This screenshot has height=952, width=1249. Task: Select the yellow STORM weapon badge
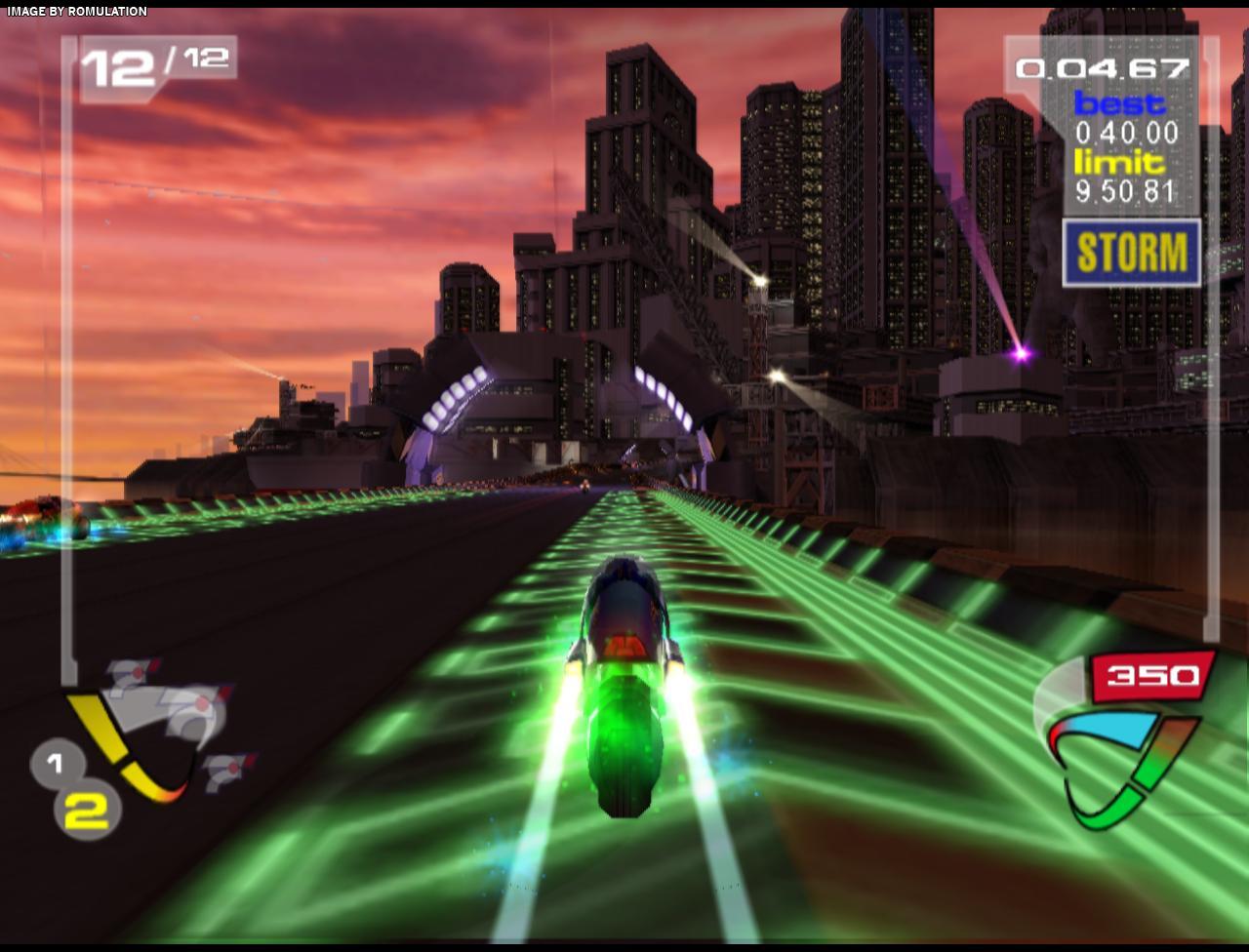[x=1132, y=253]
